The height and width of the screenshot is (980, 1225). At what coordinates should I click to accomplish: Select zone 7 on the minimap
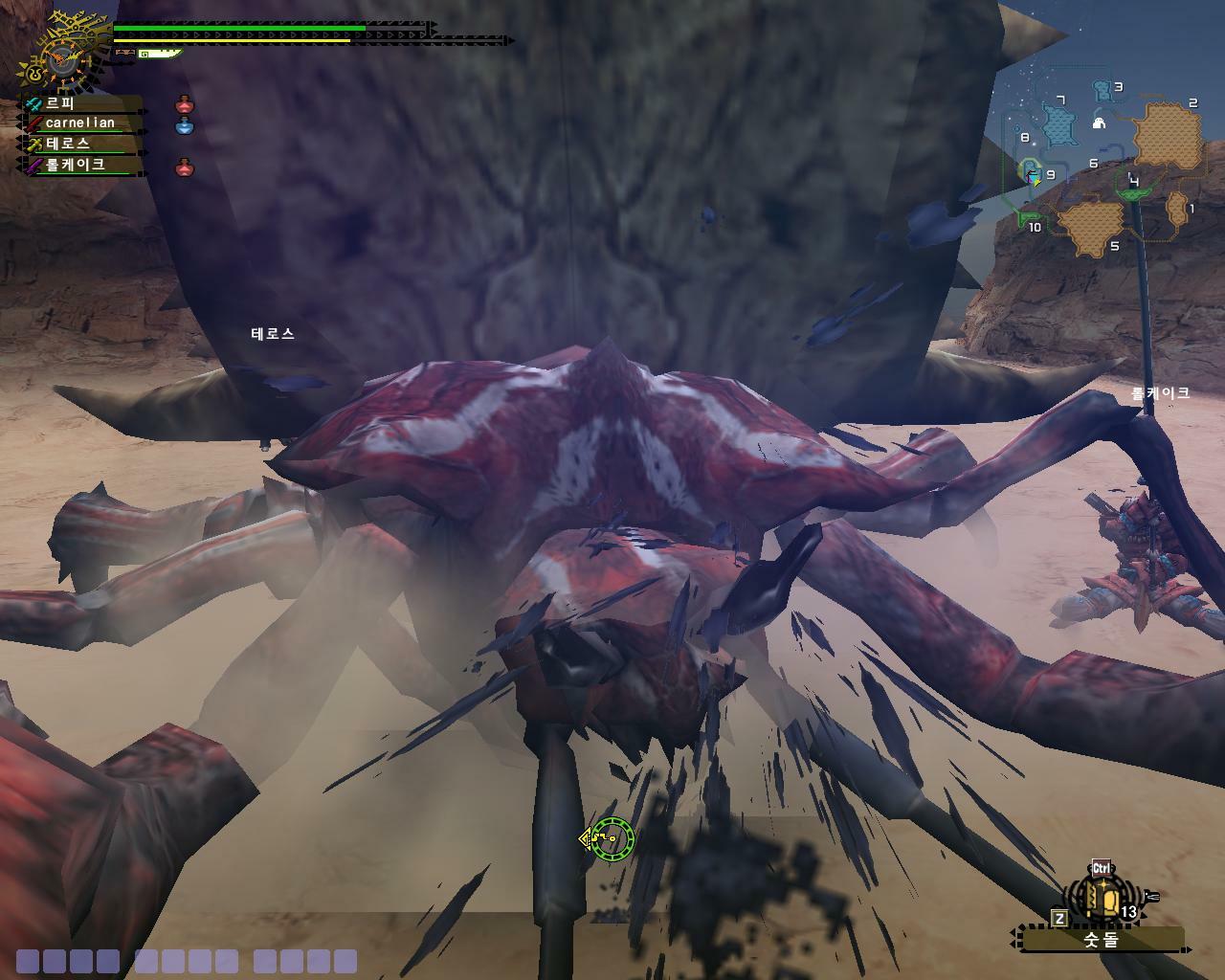point(1058,126)
